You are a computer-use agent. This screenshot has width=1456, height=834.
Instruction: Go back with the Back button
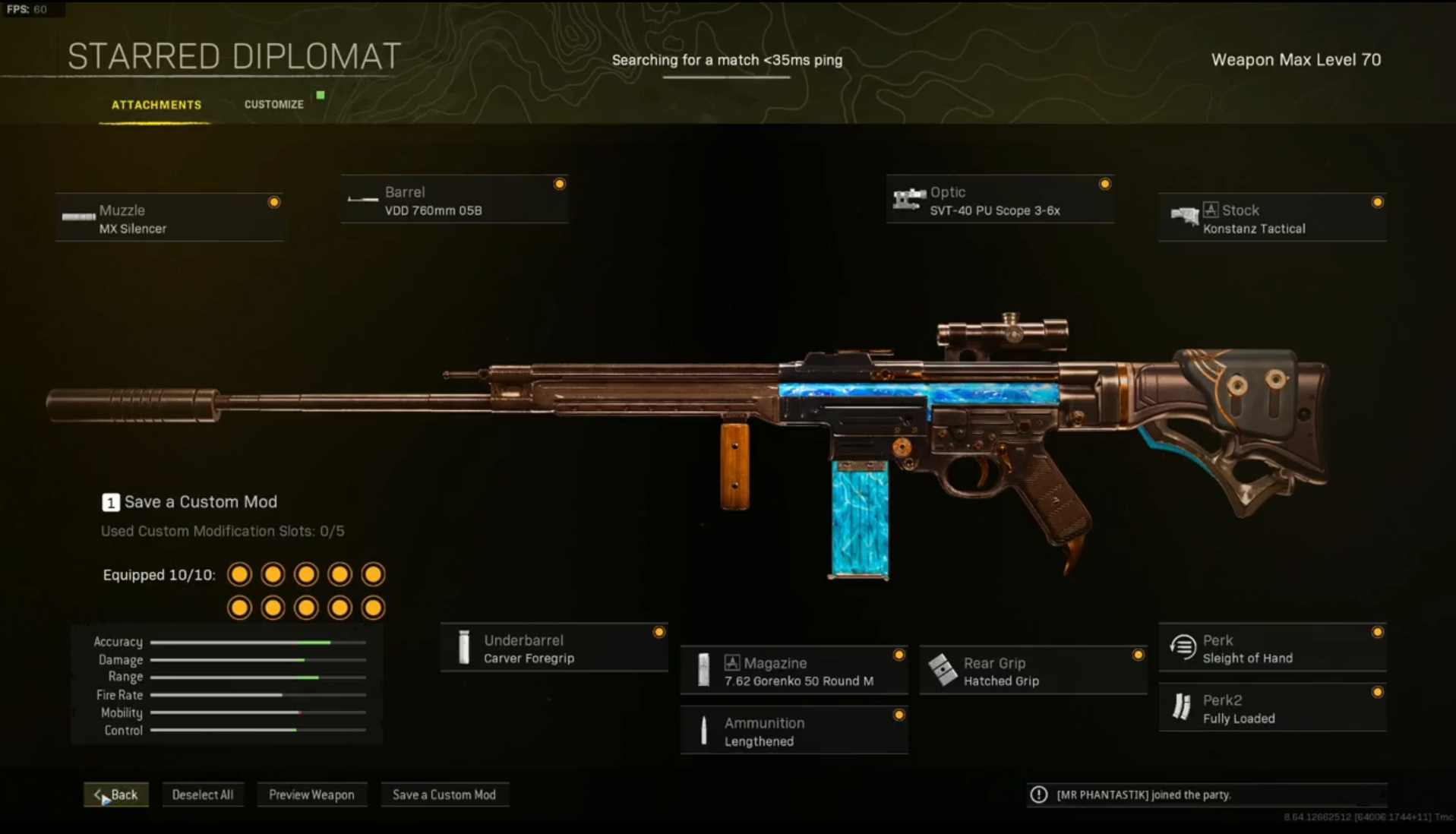pos(116,795)
